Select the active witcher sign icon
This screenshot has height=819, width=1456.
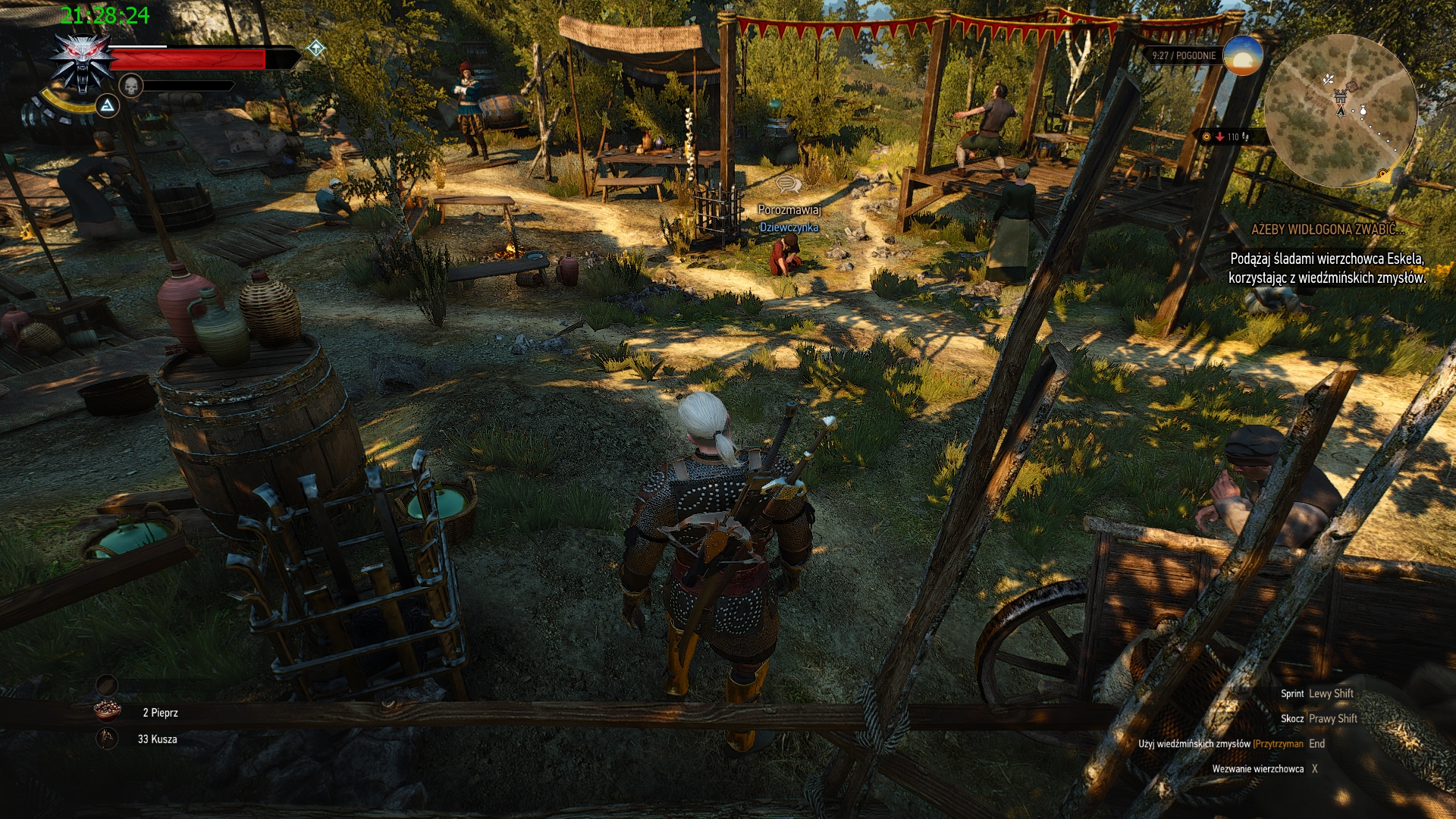tap(108, 105)
